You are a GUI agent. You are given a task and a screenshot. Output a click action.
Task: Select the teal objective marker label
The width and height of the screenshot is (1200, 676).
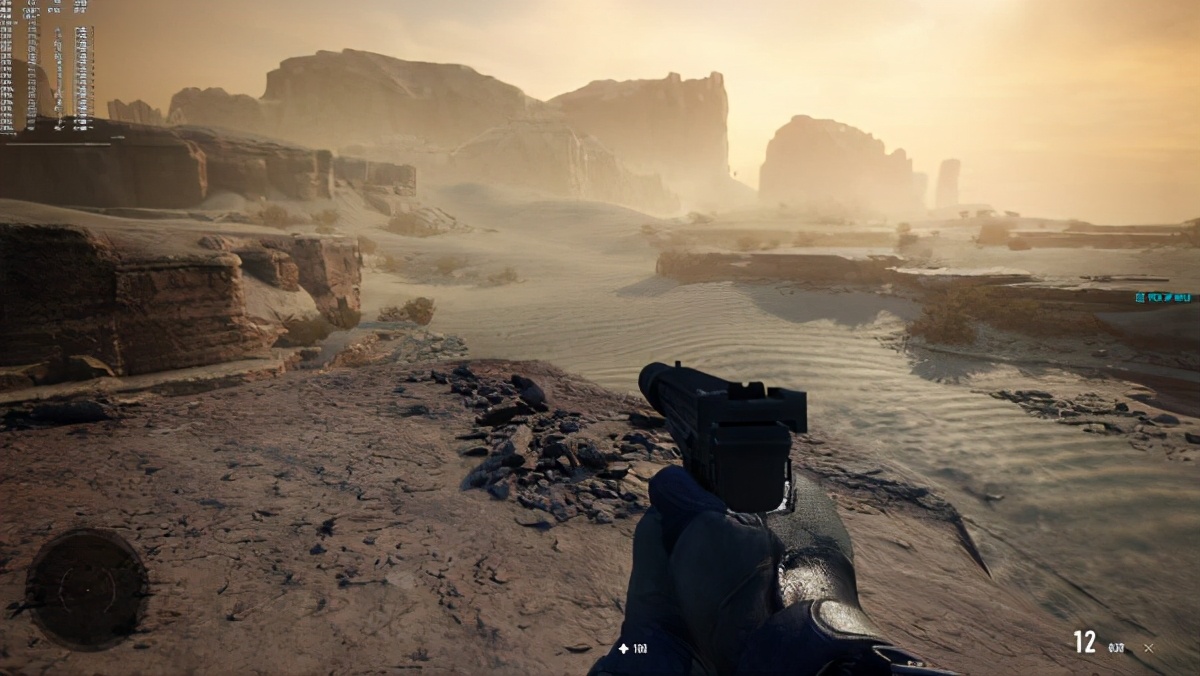coord(1164,297)
